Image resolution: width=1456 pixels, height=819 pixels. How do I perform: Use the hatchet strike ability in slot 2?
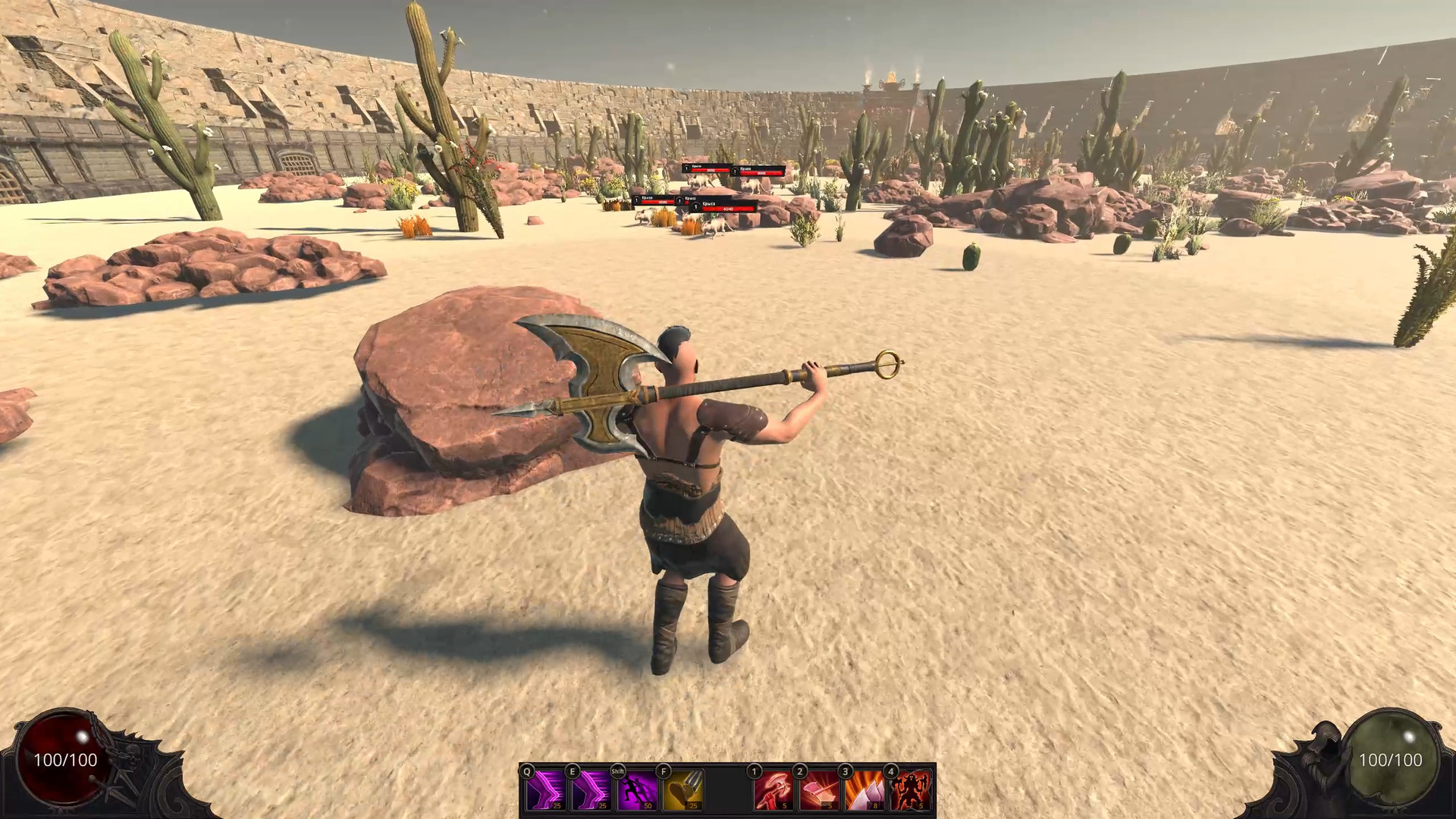point(820,792)
